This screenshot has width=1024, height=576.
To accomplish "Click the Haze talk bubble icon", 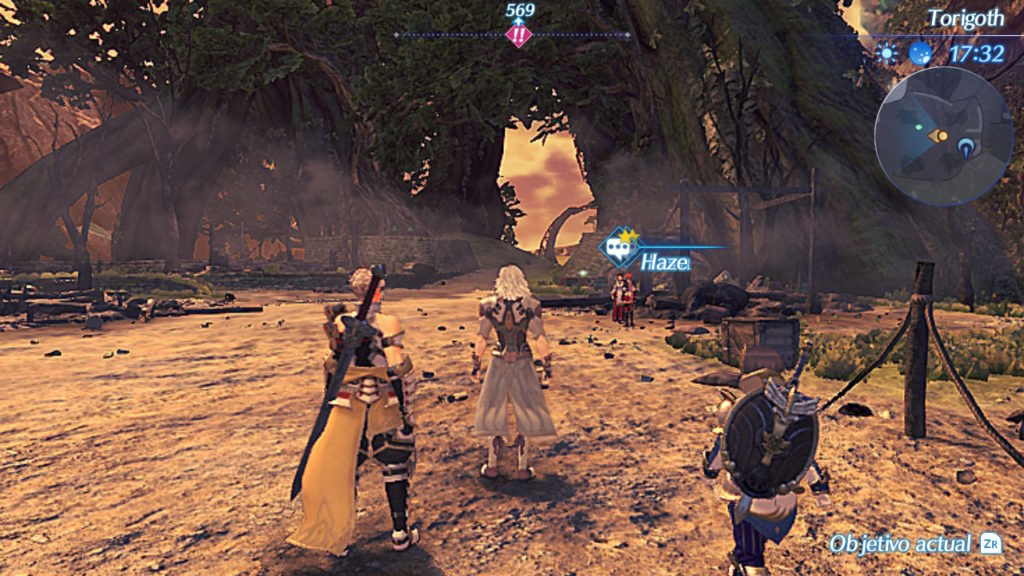I will click(x=618, y=247).
